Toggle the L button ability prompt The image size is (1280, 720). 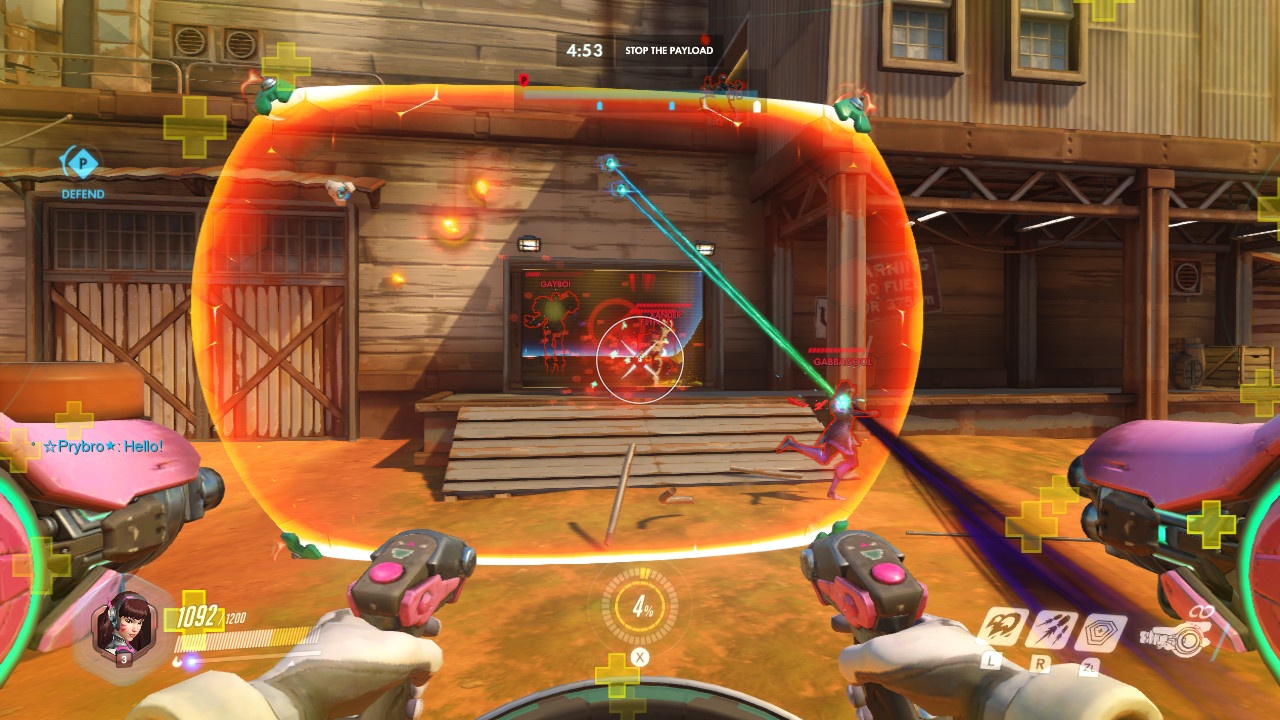click(x=991, y=662)
